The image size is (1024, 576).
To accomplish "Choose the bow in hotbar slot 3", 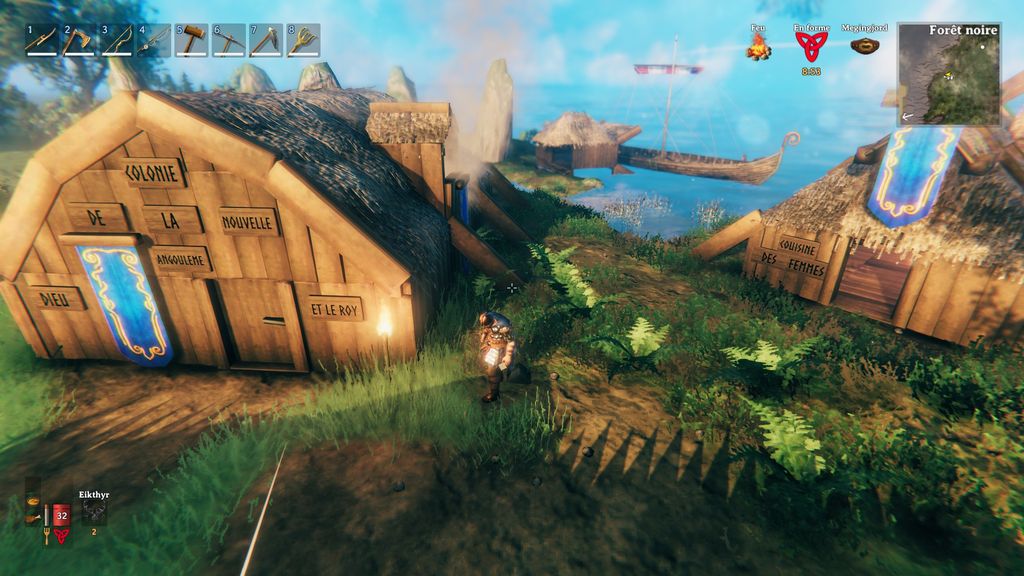I will click(x=116, y=41).
